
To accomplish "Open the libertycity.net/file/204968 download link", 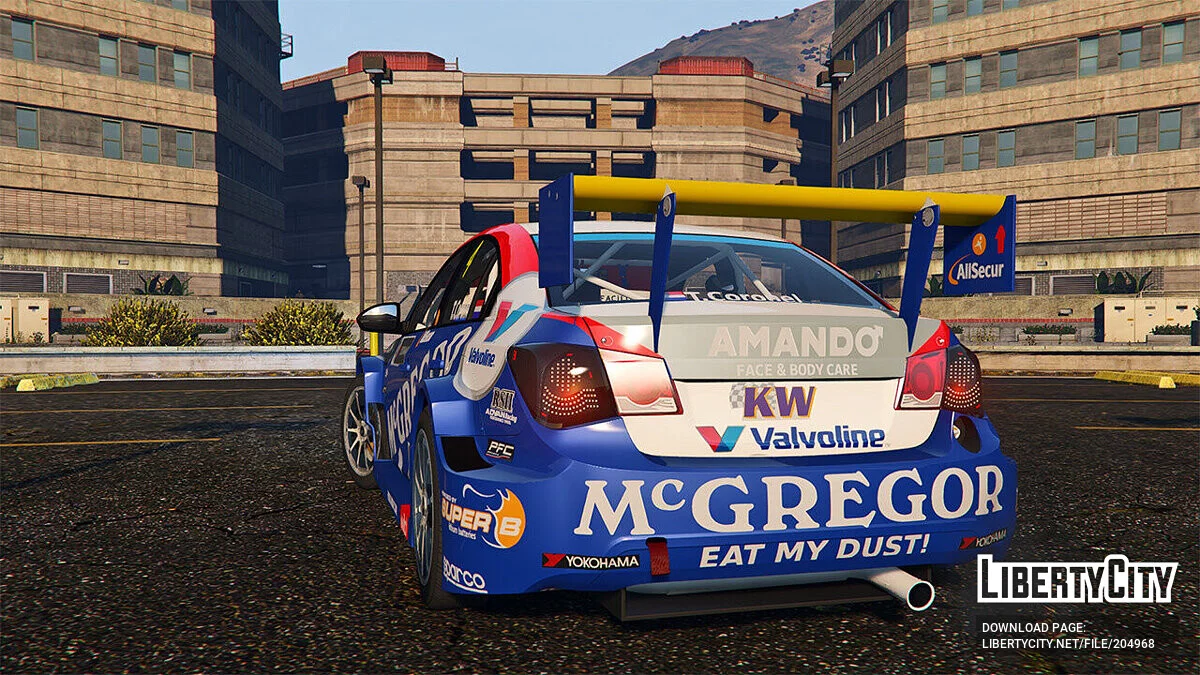I will (1067, 643).
